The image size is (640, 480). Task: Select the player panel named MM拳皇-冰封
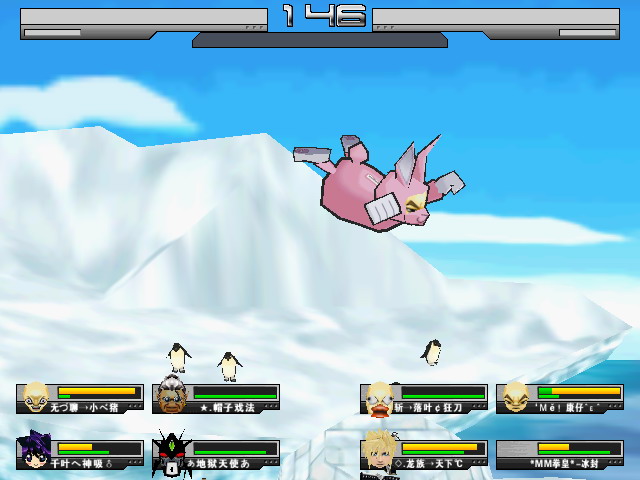coord(559,455)
